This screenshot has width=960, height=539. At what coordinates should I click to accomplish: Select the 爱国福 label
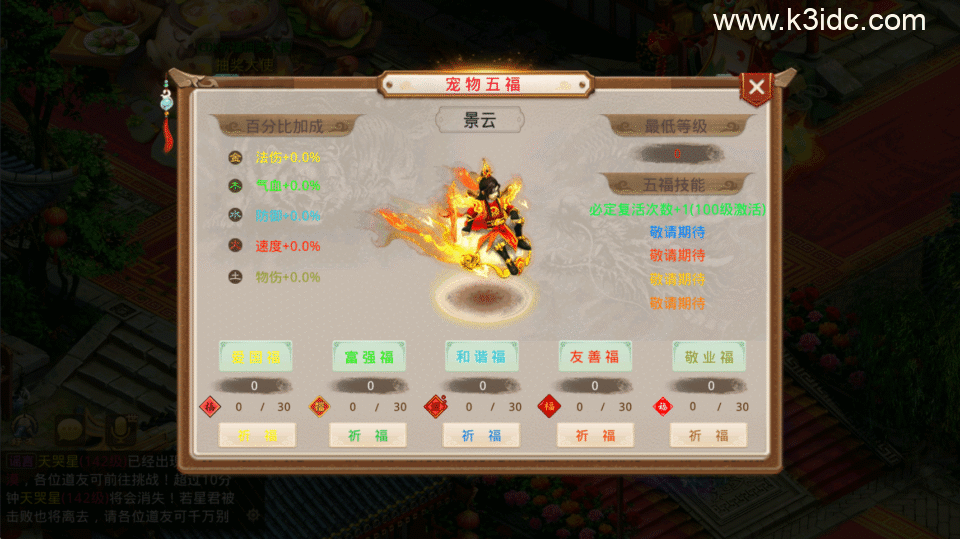(256, 356)
